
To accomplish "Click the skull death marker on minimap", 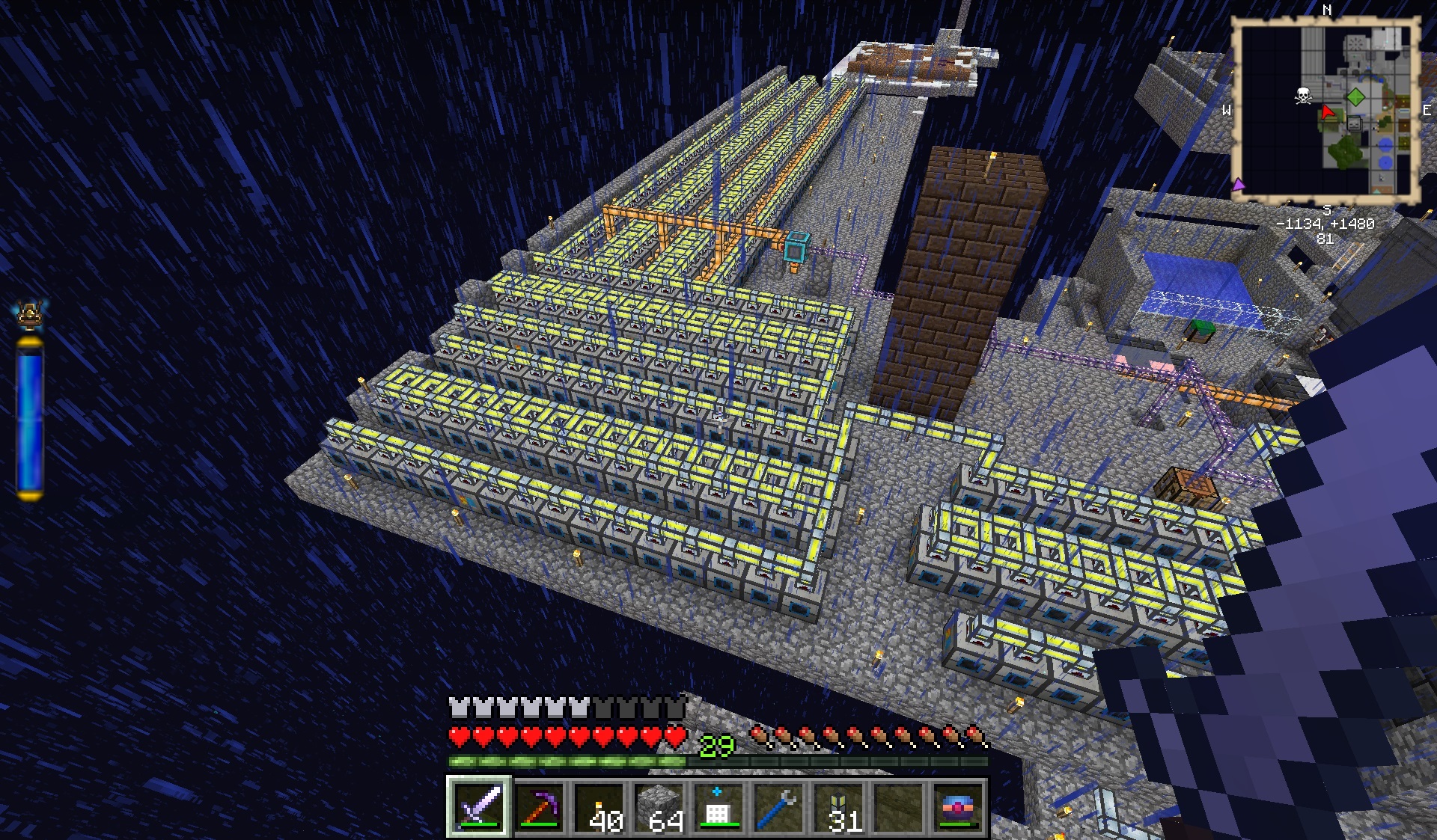I will click(x=1303, y=95).
